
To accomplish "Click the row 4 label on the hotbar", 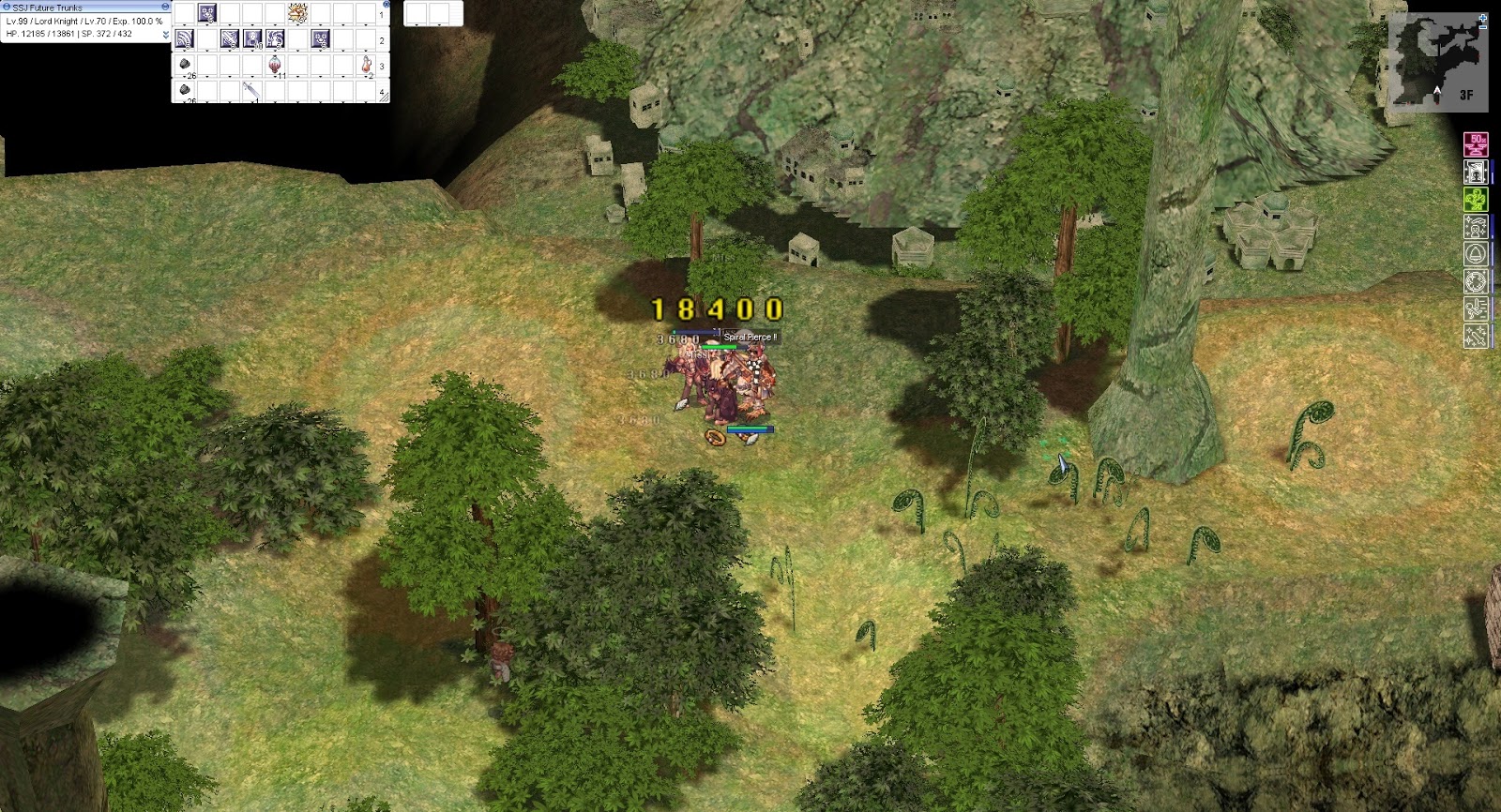I will [382, 92].
